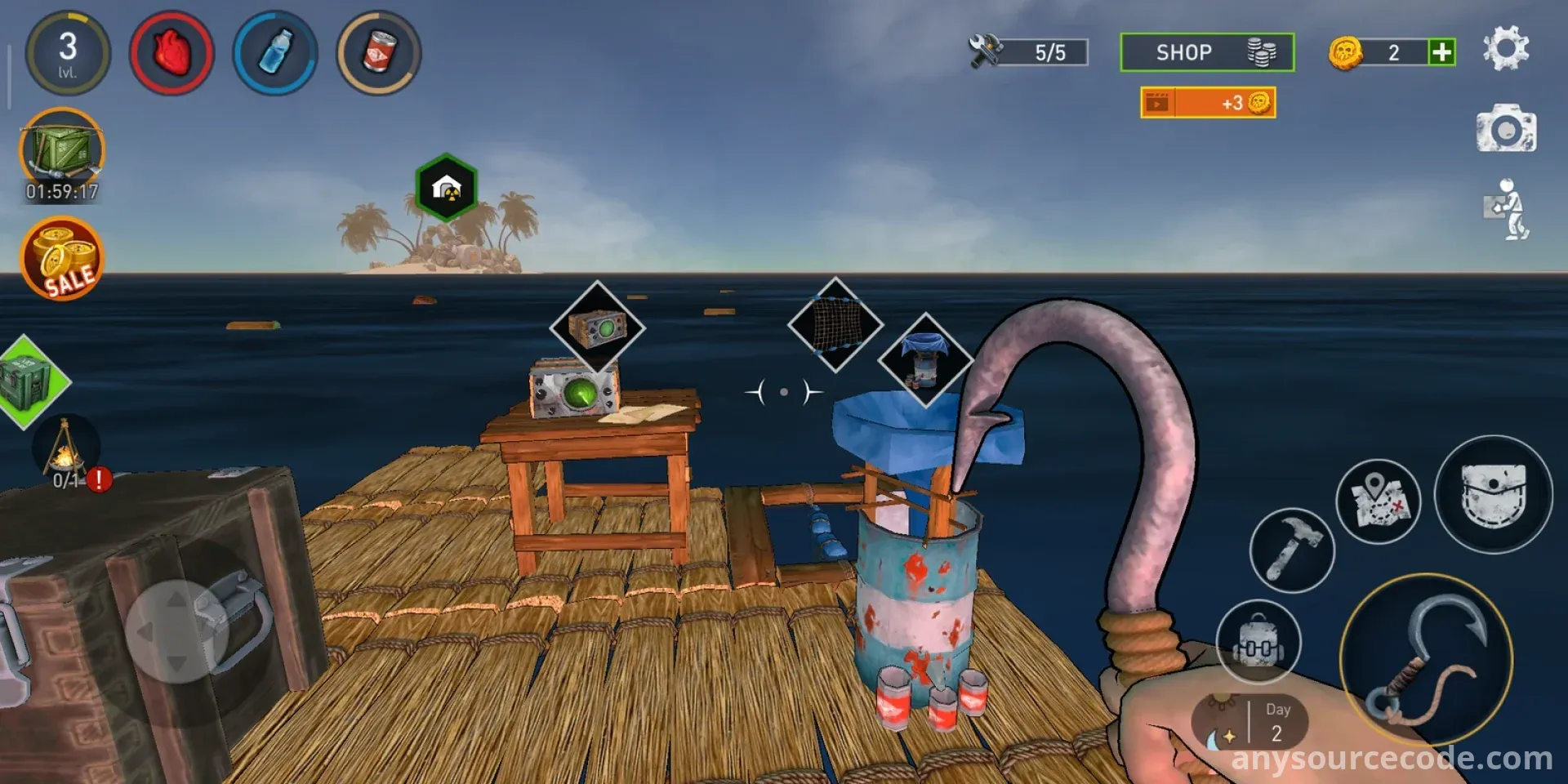Open the gear settings menu
1568x784 pixels.
1505,48
